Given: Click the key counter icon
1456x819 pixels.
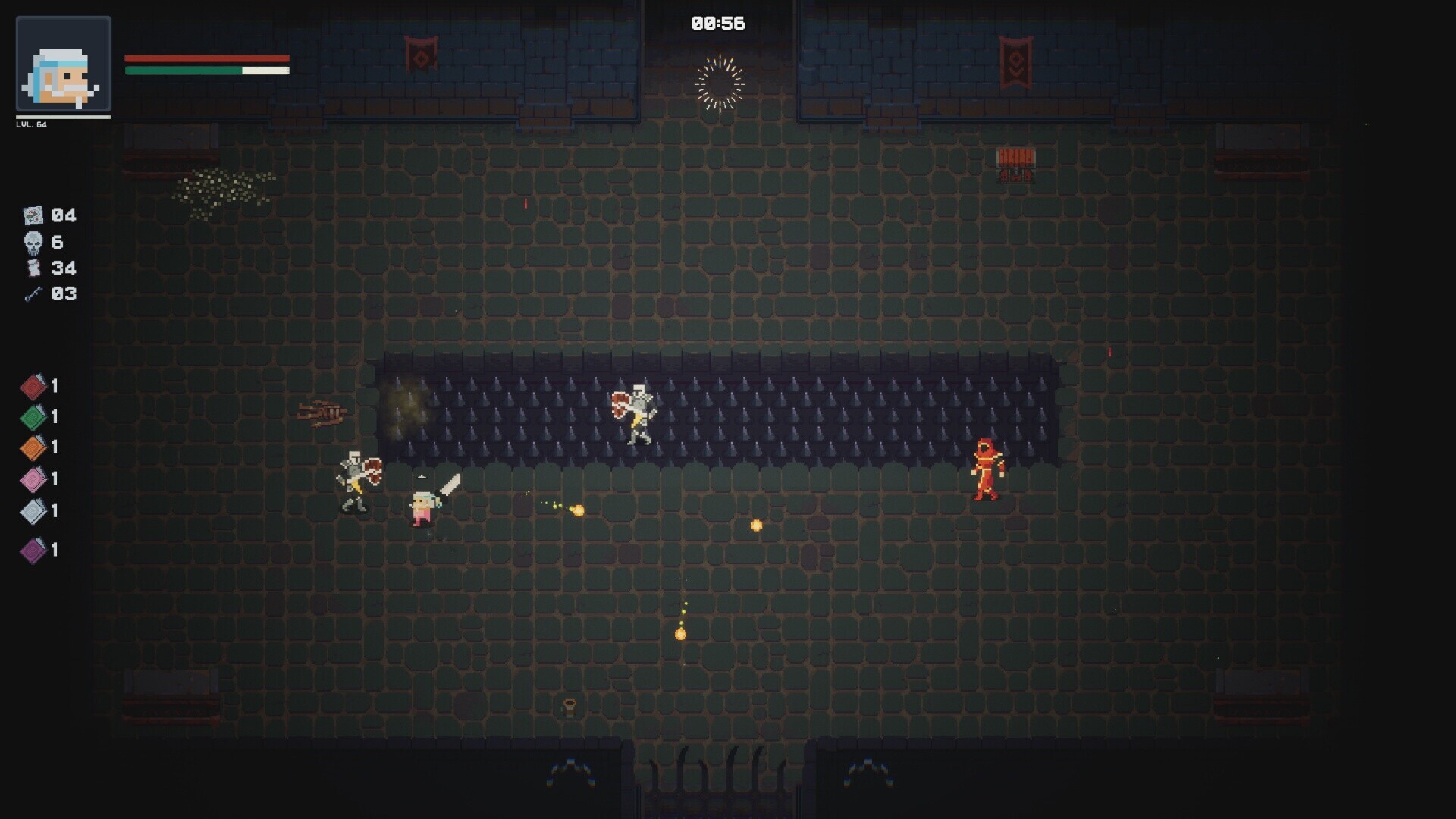Looking at the screenshot, I should pyautogui.click(x=33, y=294).
